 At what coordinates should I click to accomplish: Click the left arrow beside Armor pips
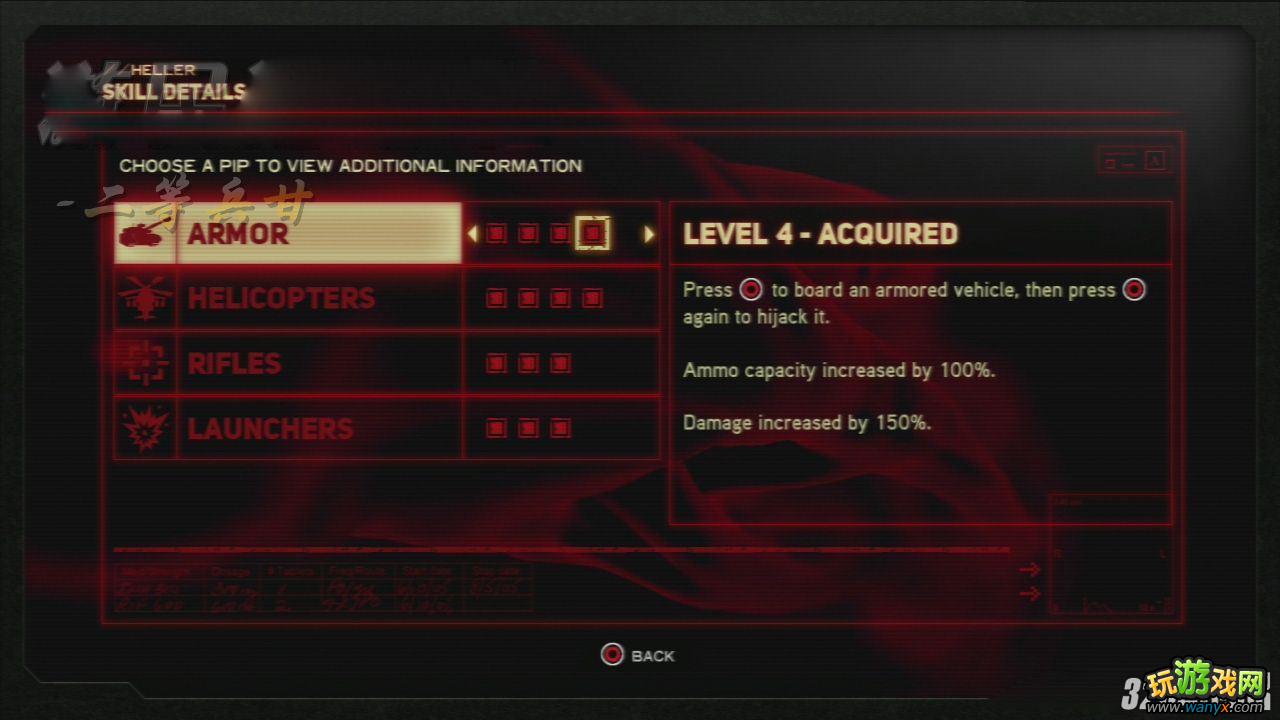pos(473,234)
